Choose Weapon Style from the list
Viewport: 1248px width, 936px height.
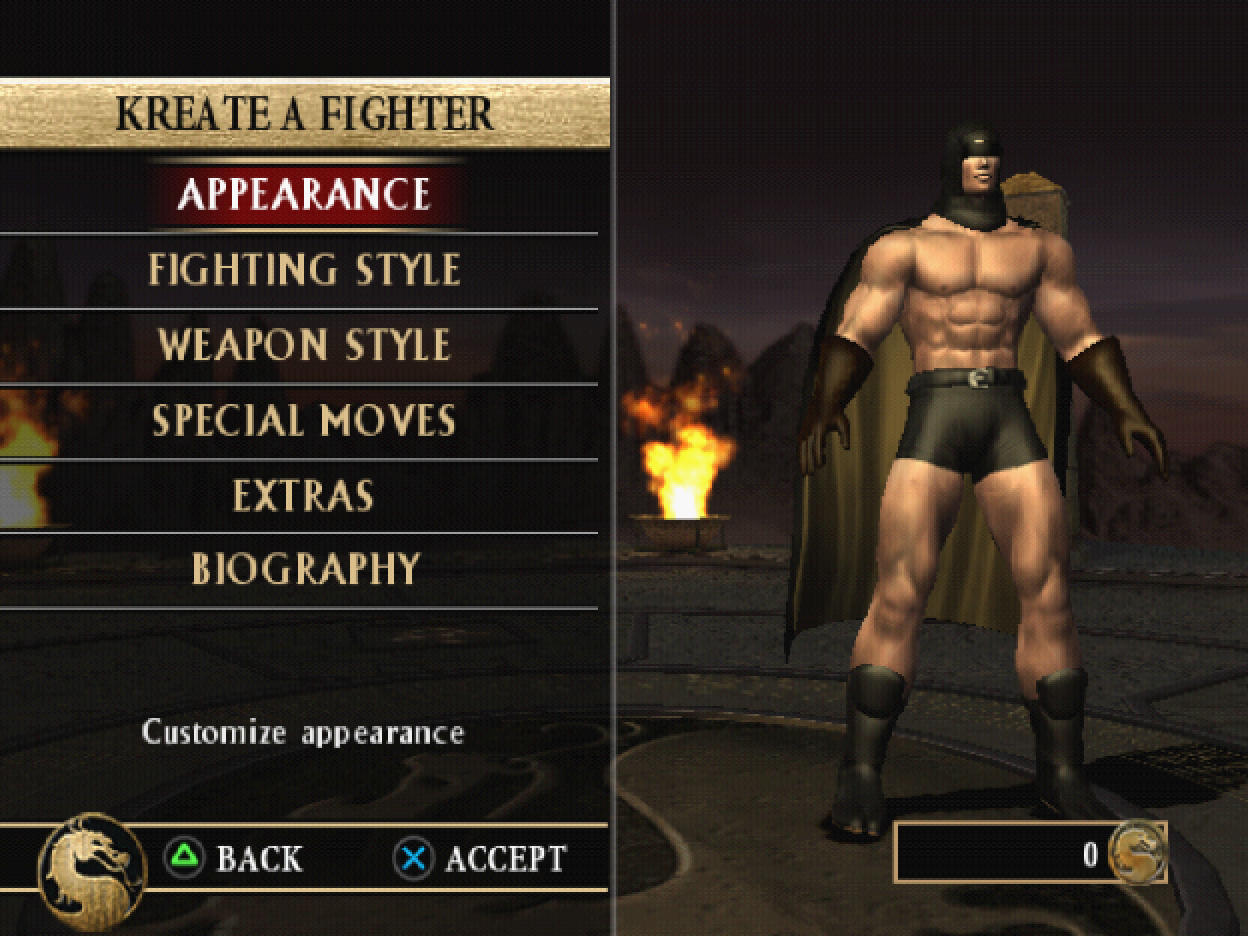click(x=304, y=345)
